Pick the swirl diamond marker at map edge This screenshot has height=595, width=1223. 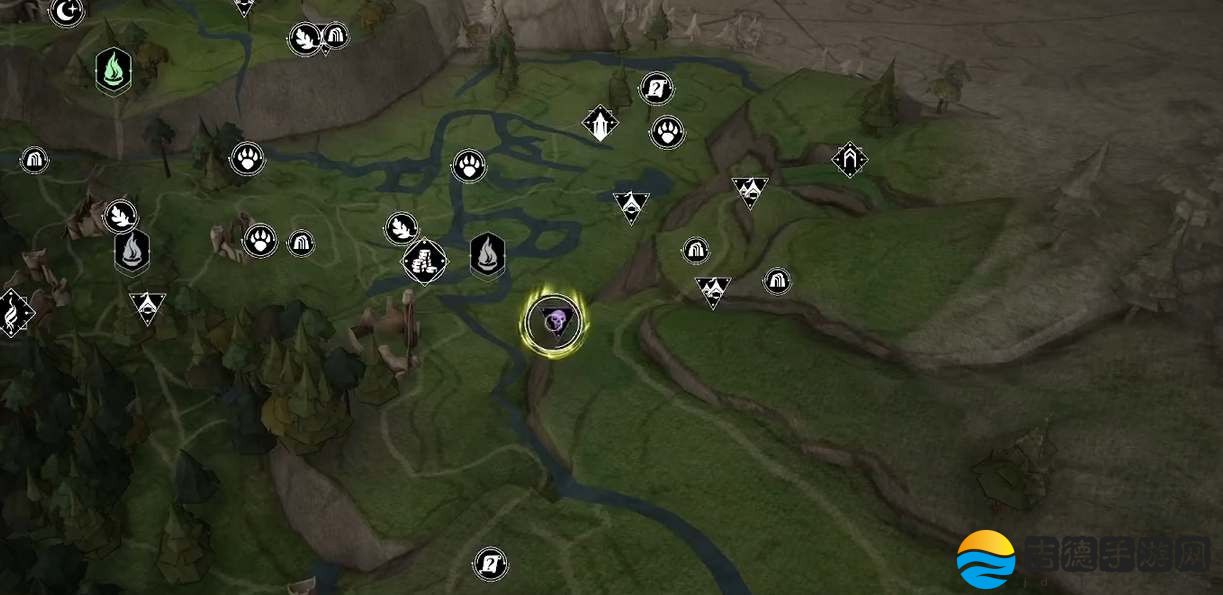[12, 313]
